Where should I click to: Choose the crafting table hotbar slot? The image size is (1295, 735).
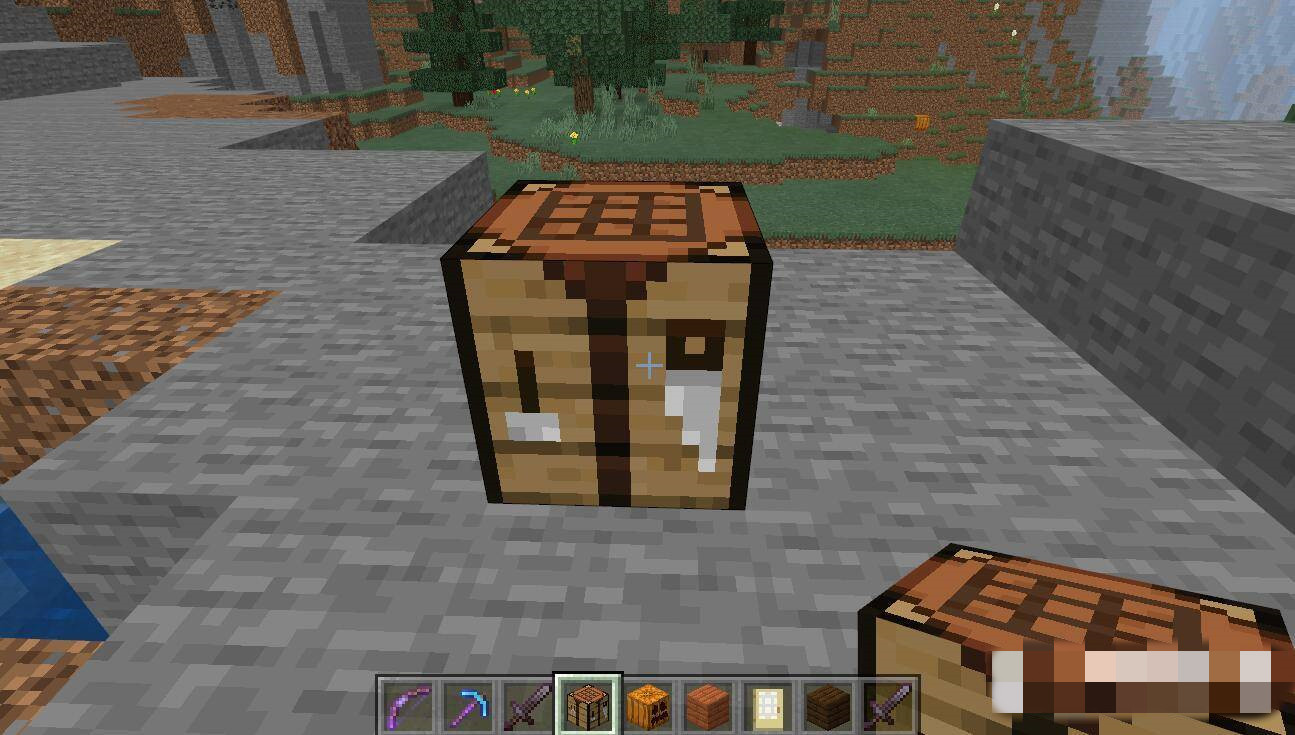click(x=587, y=706)
